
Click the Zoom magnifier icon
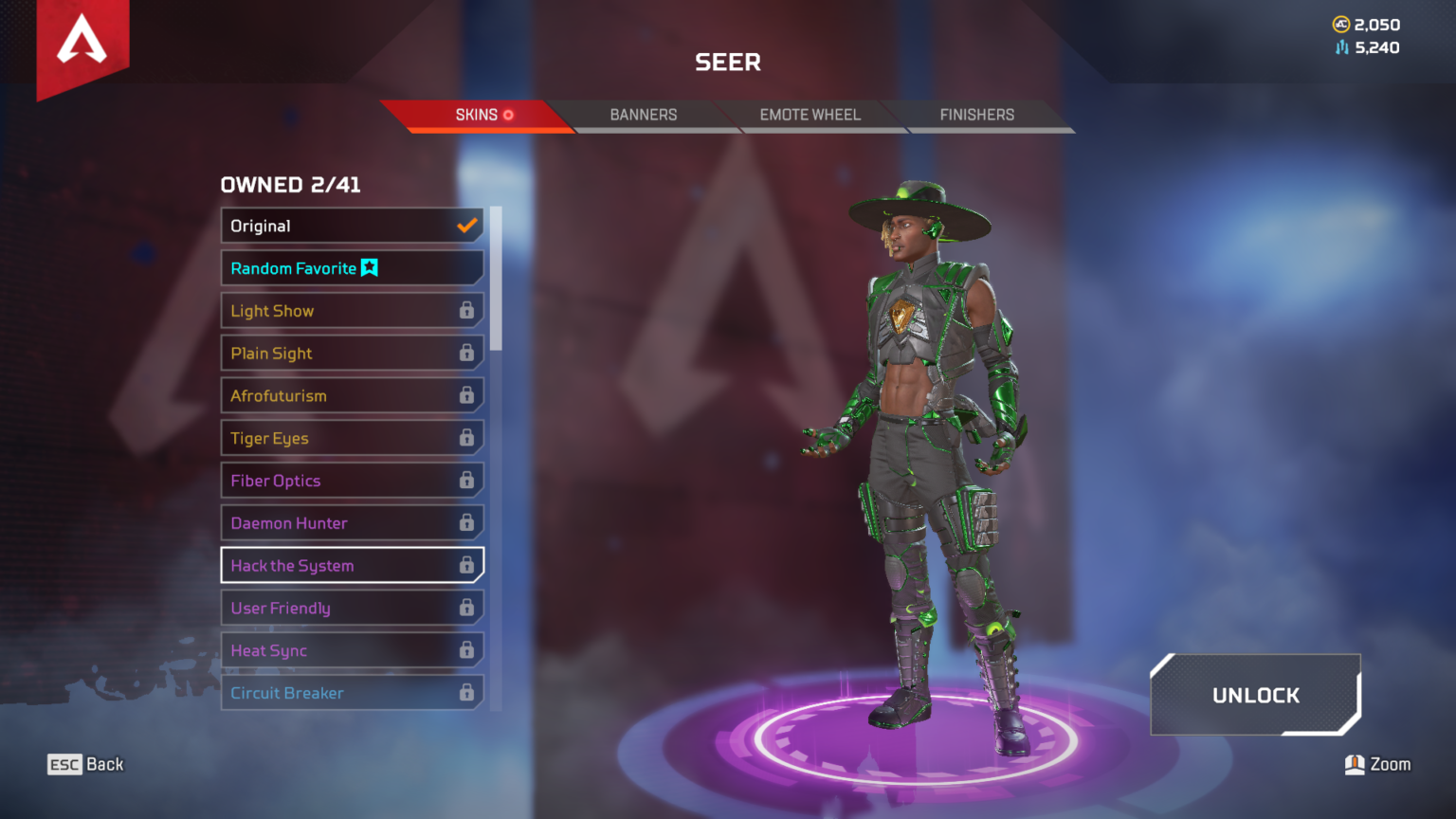pos(1356,764)
